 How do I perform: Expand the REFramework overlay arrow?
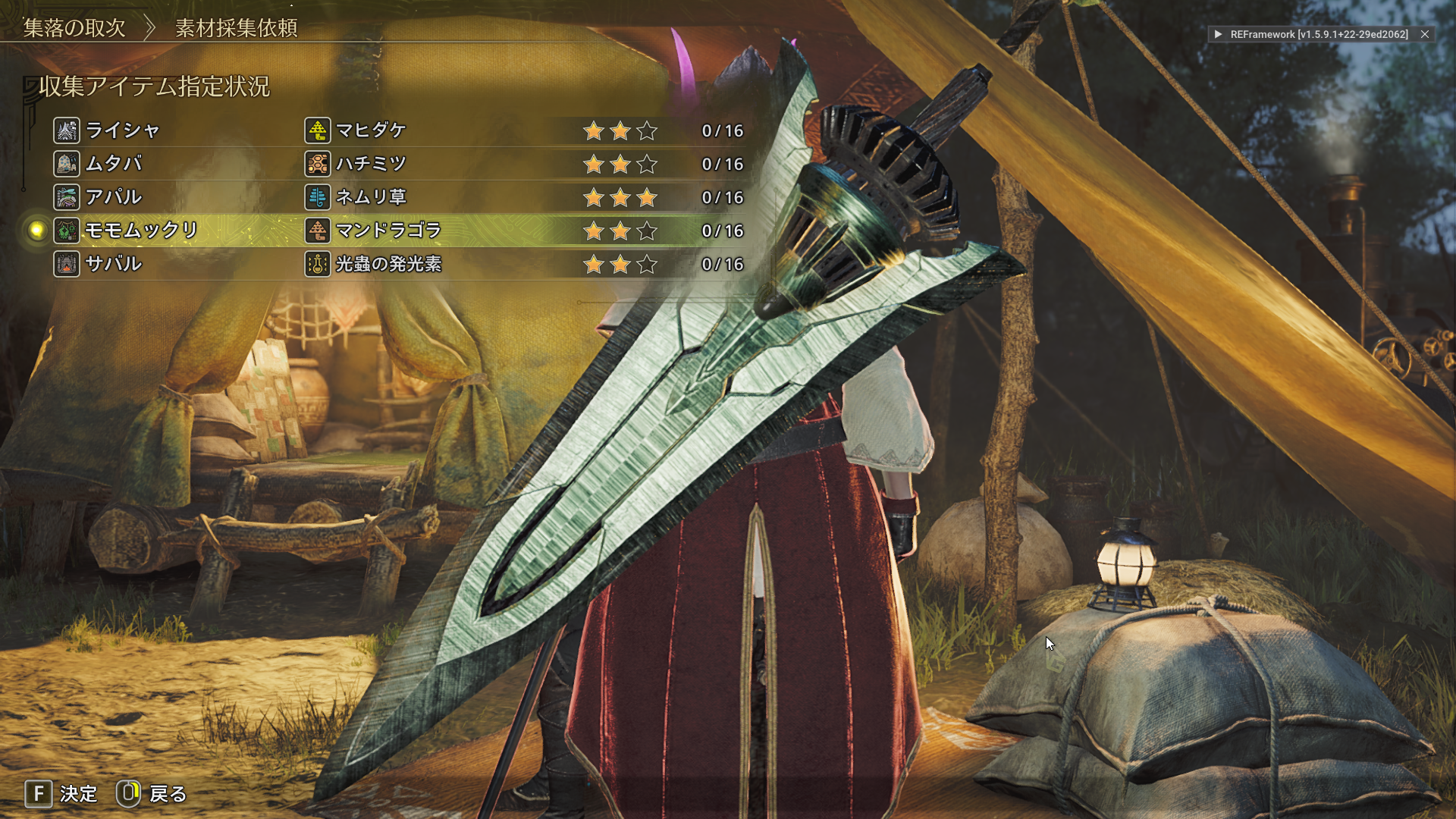tap(1218, 34)
